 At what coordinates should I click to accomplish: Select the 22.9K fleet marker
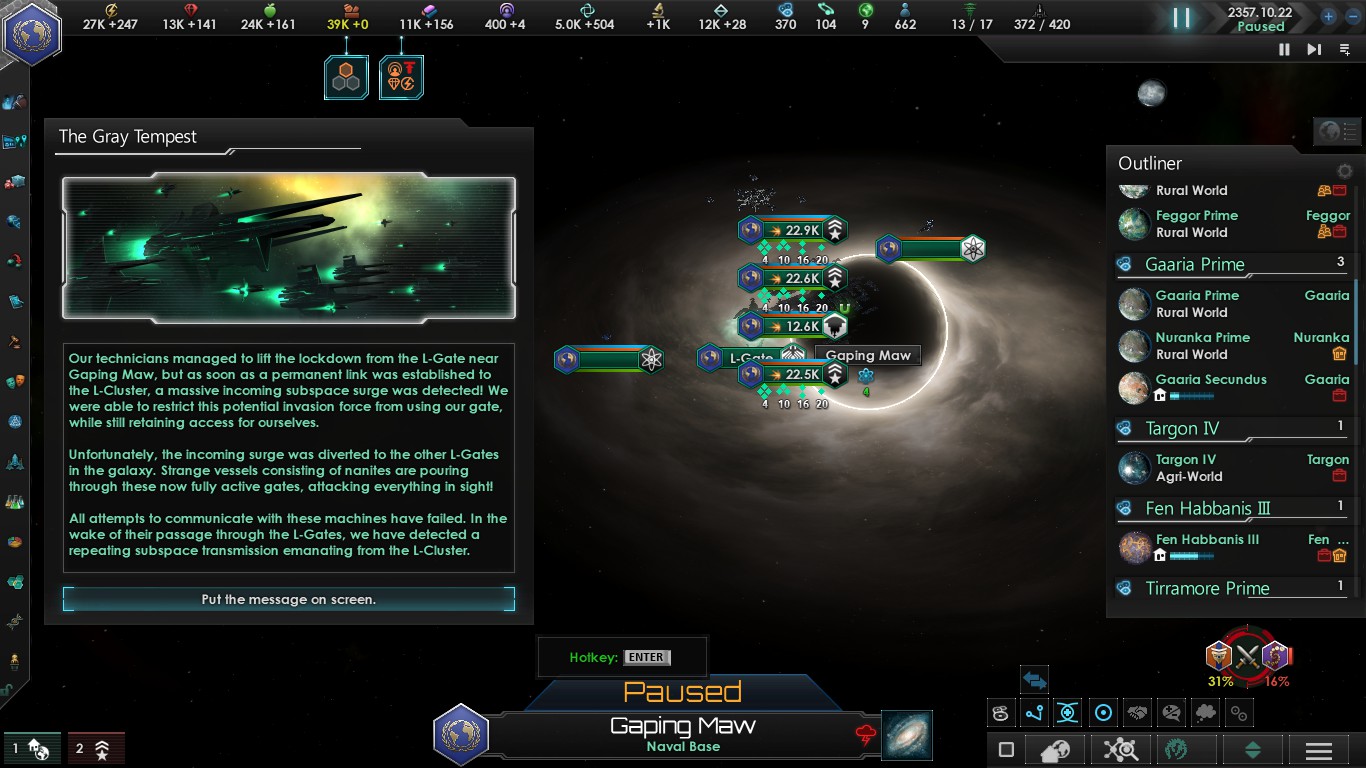point(793,230)
